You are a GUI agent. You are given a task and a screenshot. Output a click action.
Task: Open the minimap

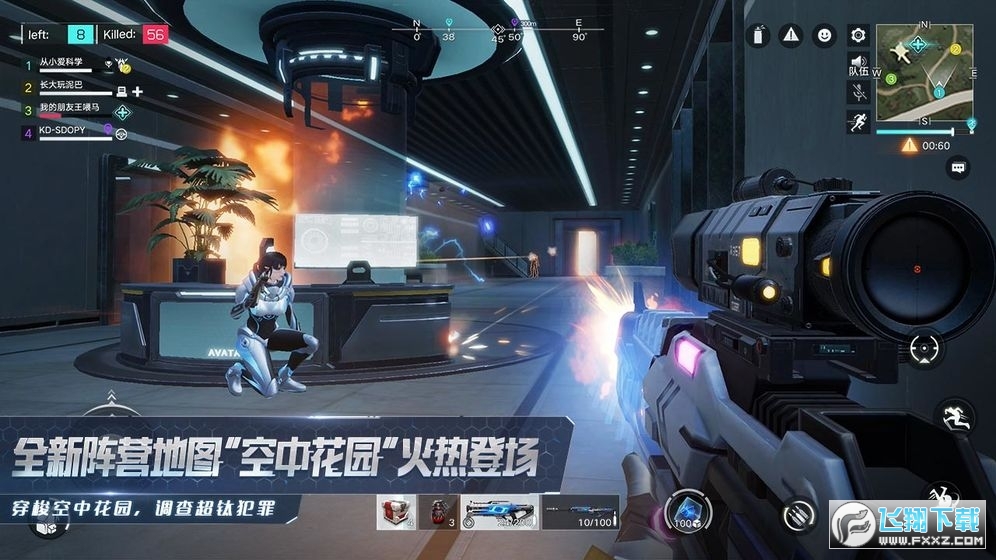point(924,73)
